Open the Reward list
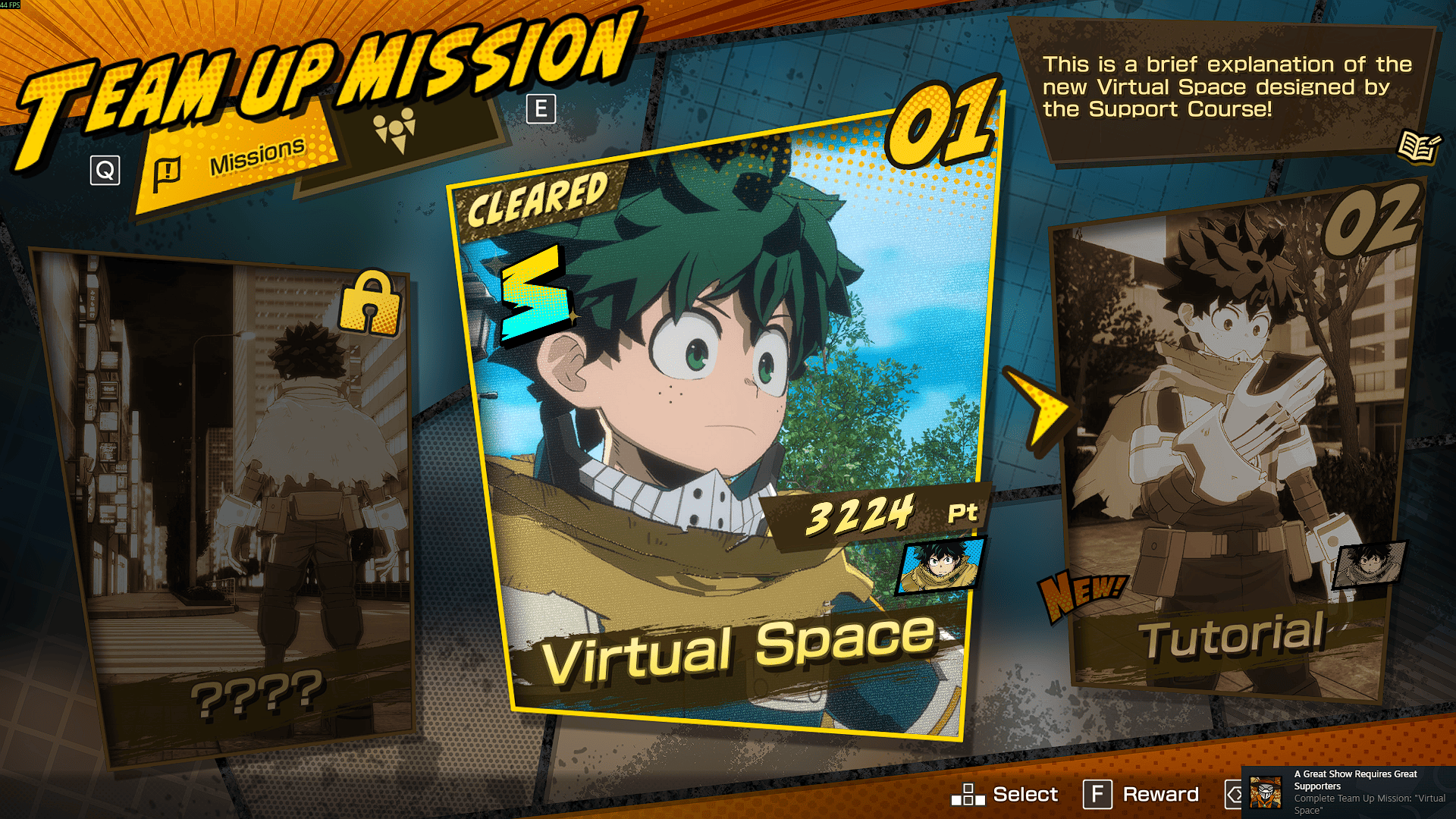The height and width of the screenshot is (819, 1456). coord(1141,794)
